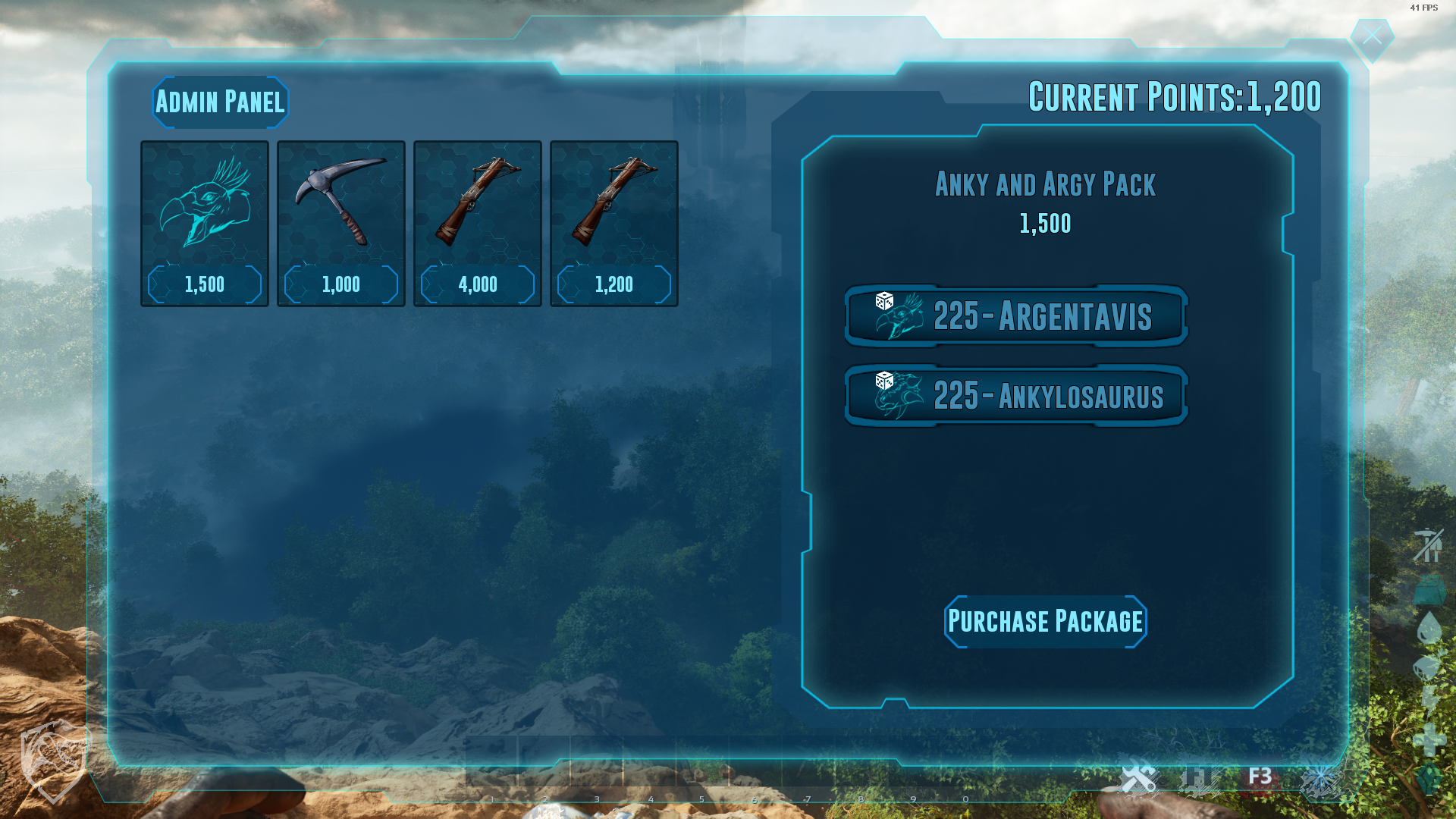The height and width of the screenshot is (819, 1456).
Task: Click the crossed hammer and wrench icon
Action: point(1137,778)
